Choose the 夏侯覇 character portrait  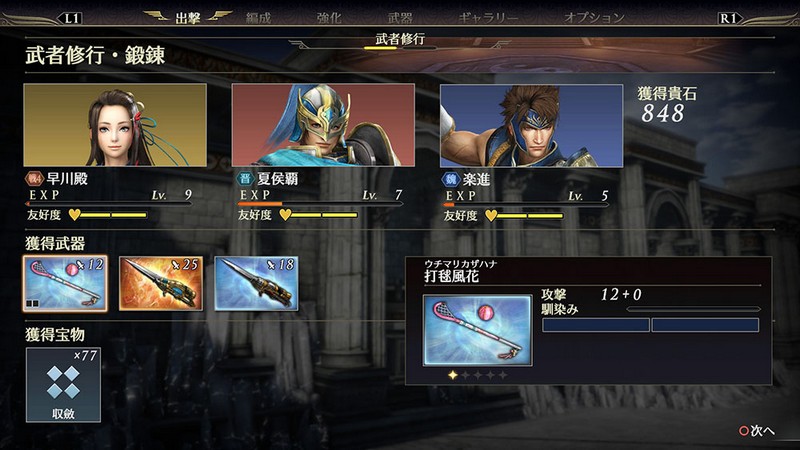coord(323,124)
